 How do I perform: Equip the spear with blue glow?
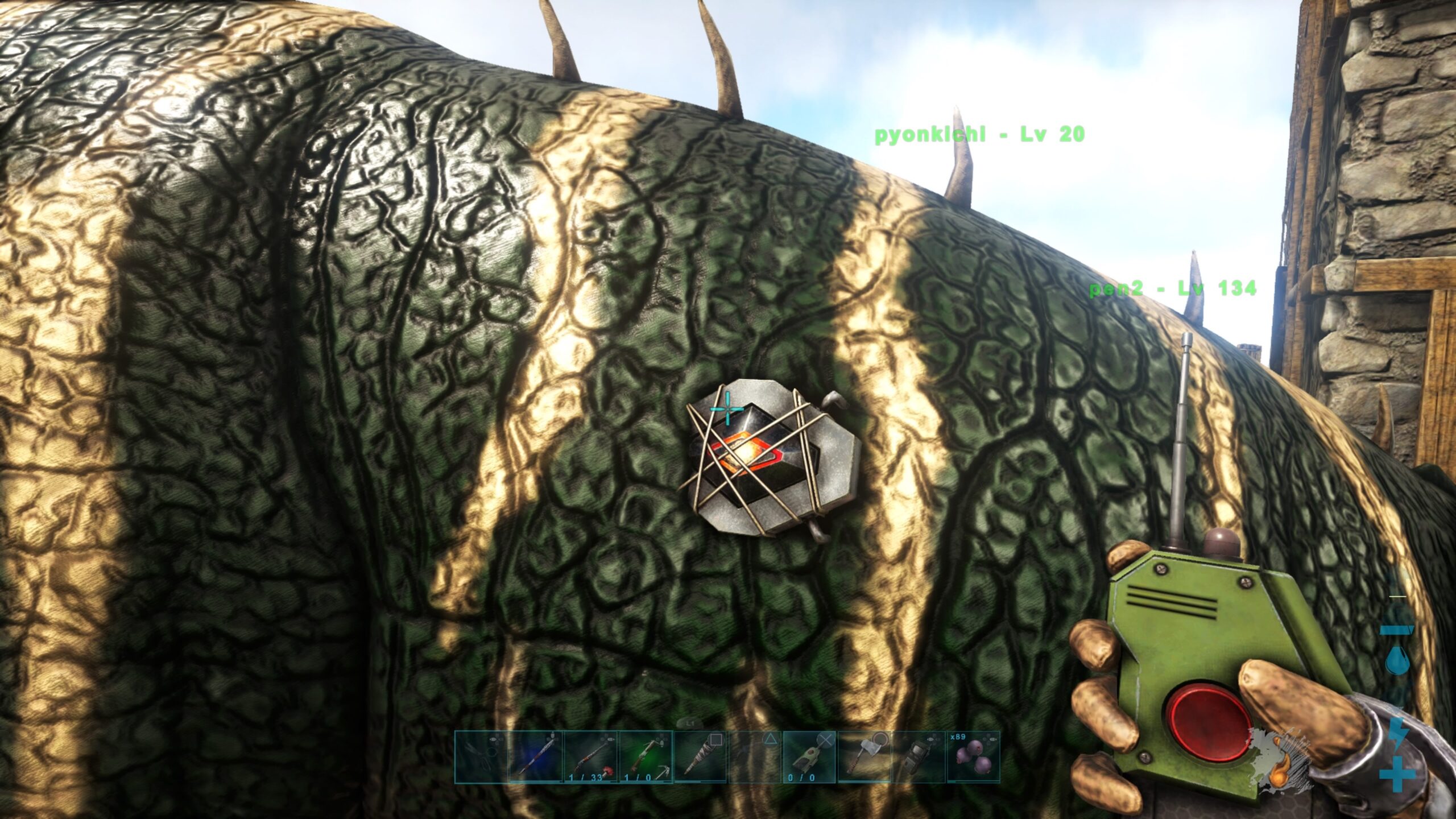click(535, 758)
